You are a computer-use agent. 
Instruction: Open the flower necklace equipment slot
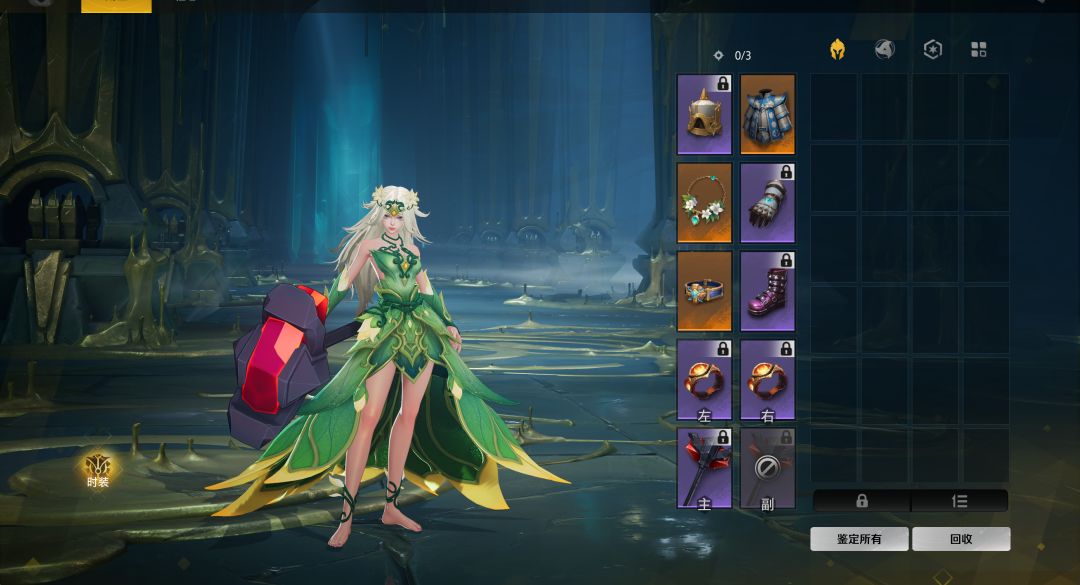pos(704,203)
